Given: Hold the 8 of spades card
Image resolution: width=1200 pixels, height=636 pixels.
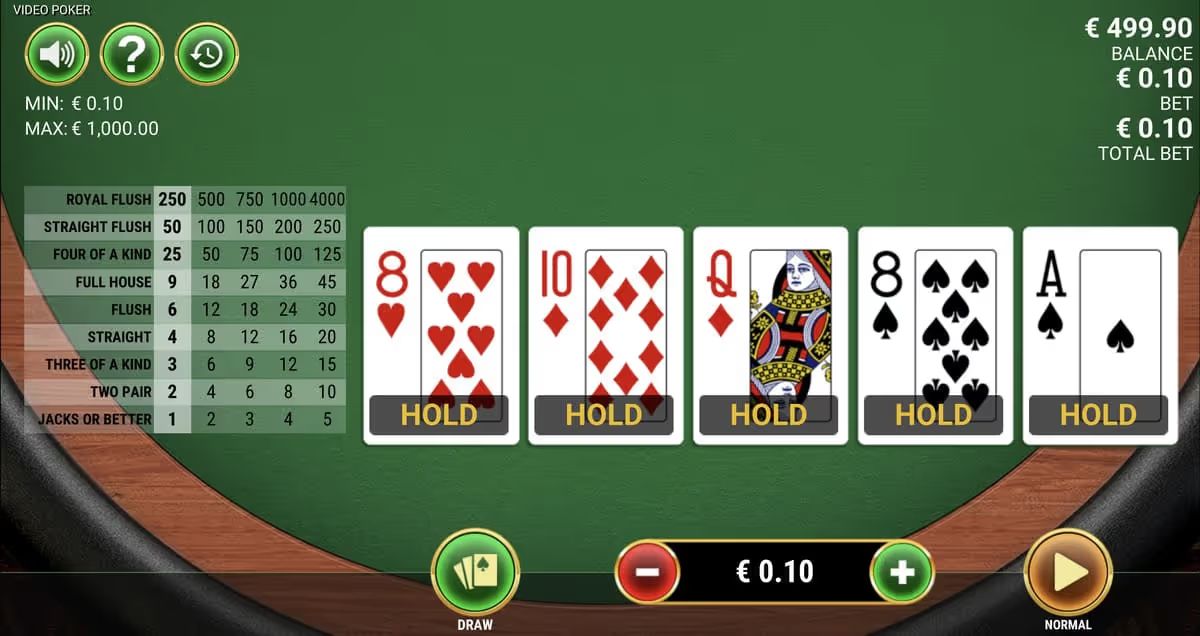Looking at the screenshot, I should [x=935, y=335].
